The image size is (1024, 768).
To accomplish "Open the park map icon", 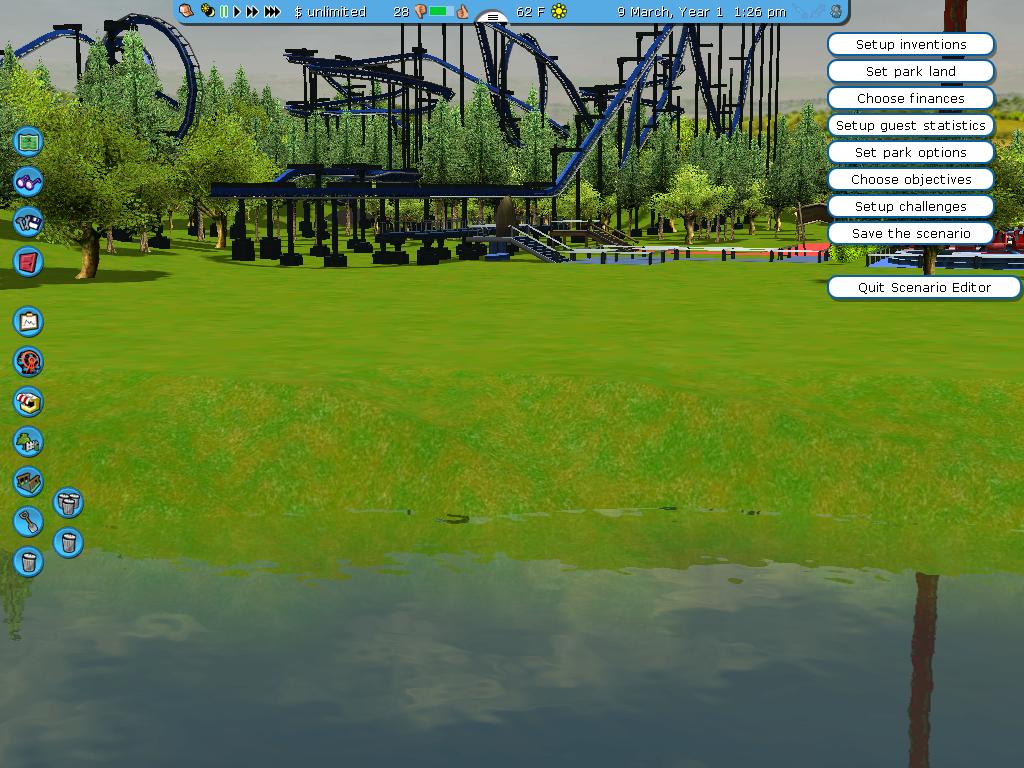I will 28,142.
